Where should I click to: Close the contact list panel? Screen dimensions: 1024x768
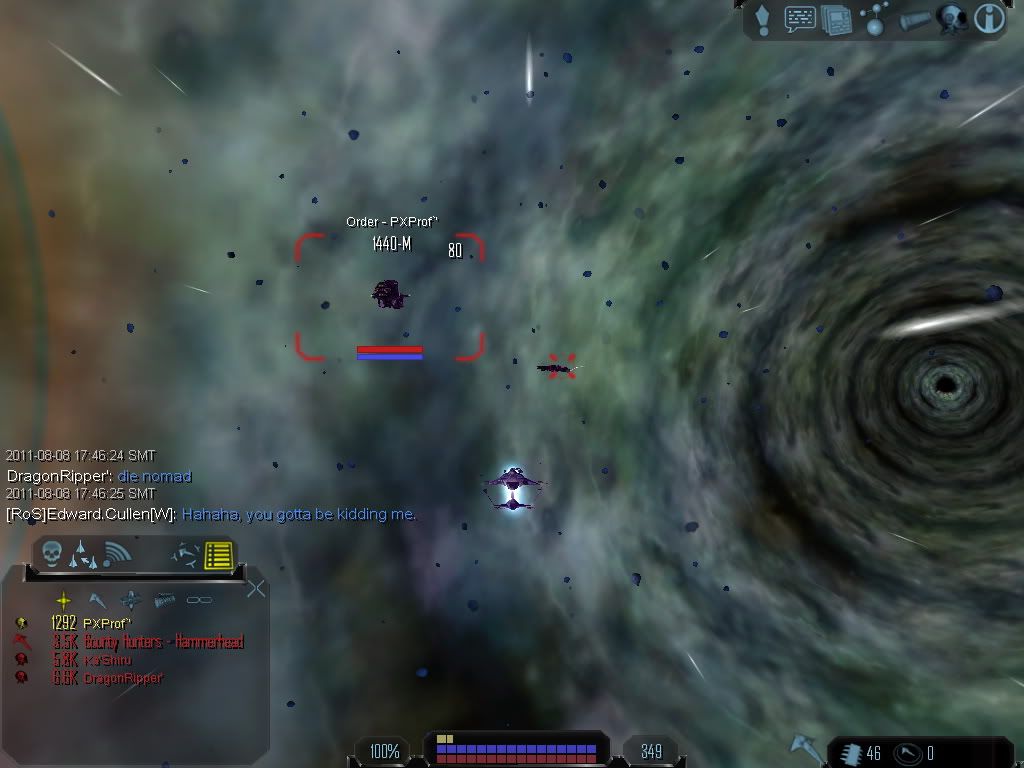click(x=256, y=588)
